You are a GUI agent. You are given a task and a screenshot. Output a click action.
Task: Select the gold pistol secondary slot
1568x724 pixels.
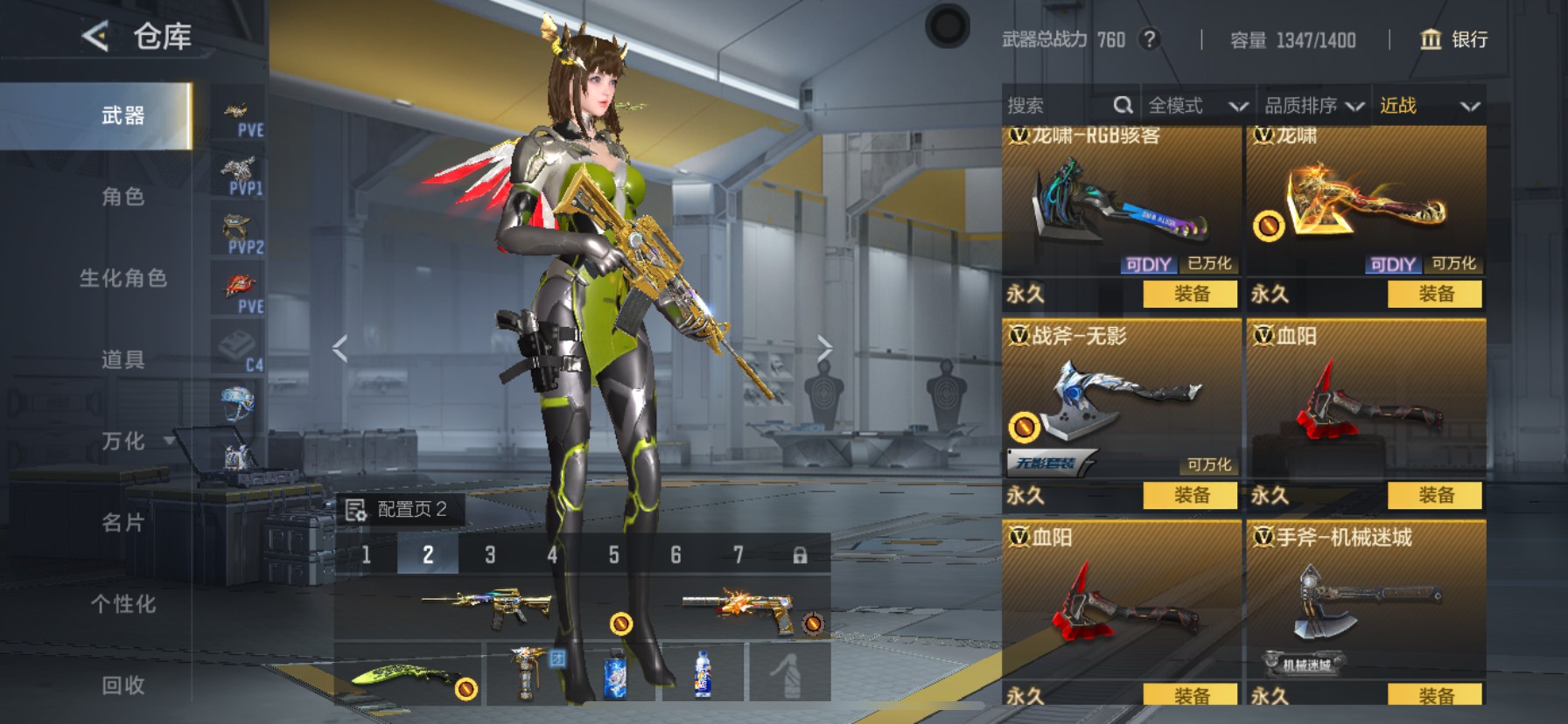[x=748, y=608]
